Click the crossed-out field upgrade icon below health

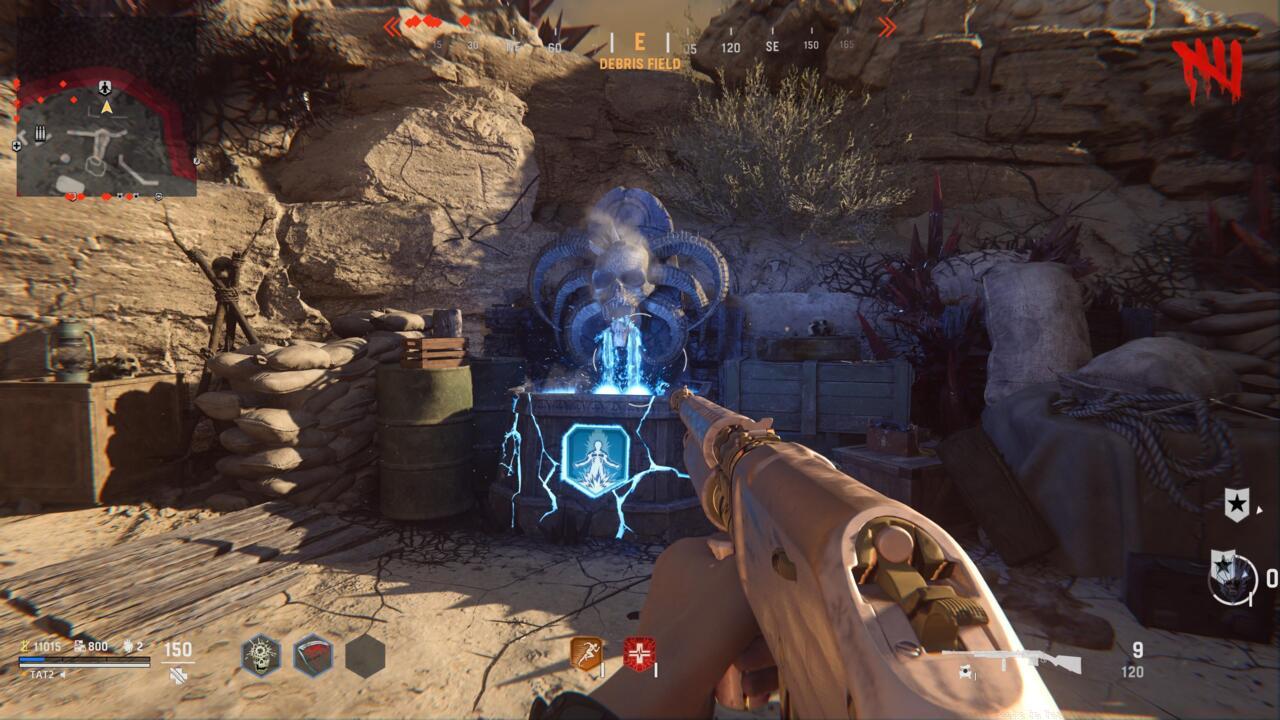(x=178, y=674)
